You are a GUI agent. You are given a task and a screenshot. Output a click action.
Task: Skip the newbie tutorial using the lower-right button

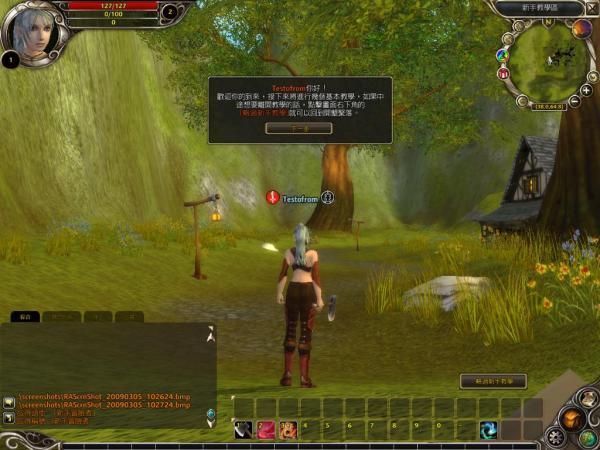coord(492,381)
